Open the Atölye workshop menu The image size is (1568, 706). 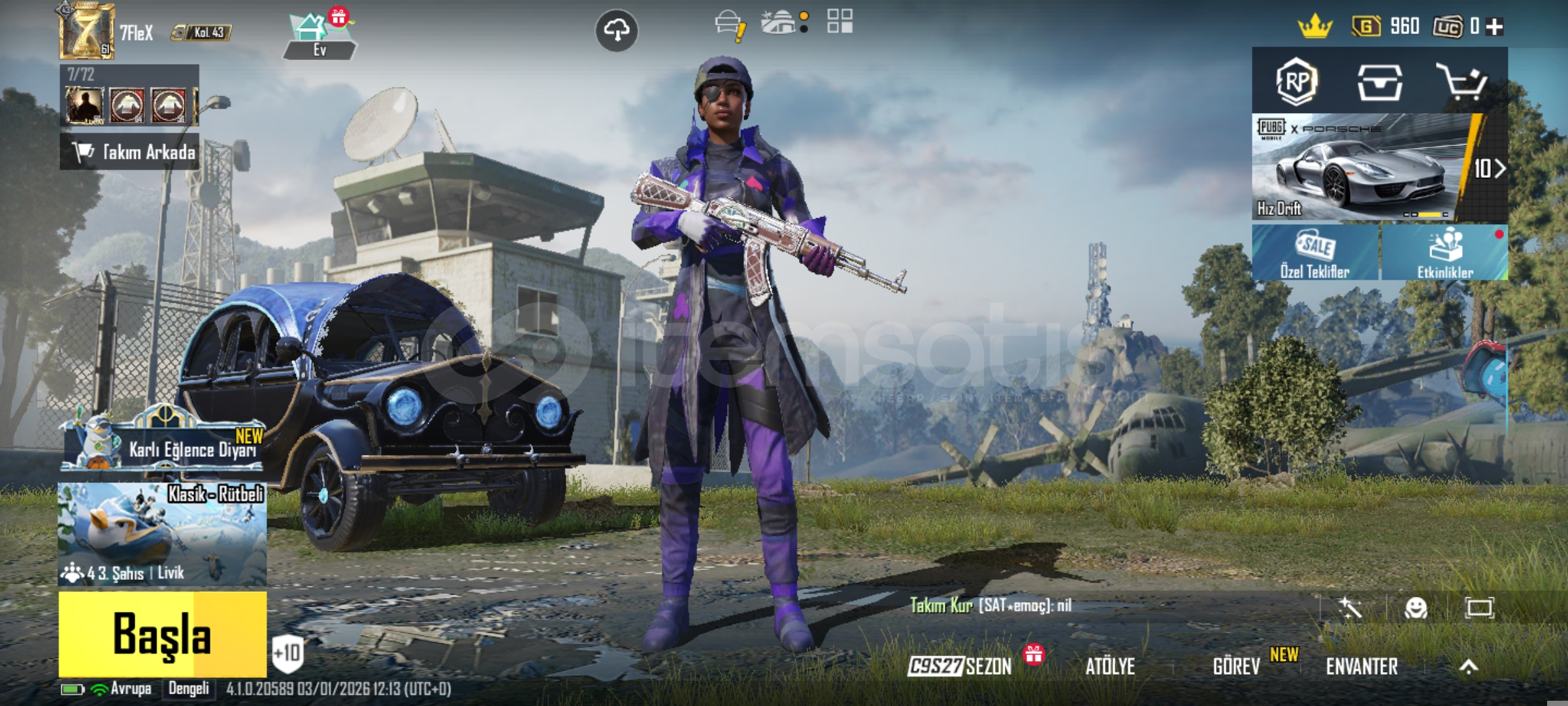click(x=1110, y=666)
